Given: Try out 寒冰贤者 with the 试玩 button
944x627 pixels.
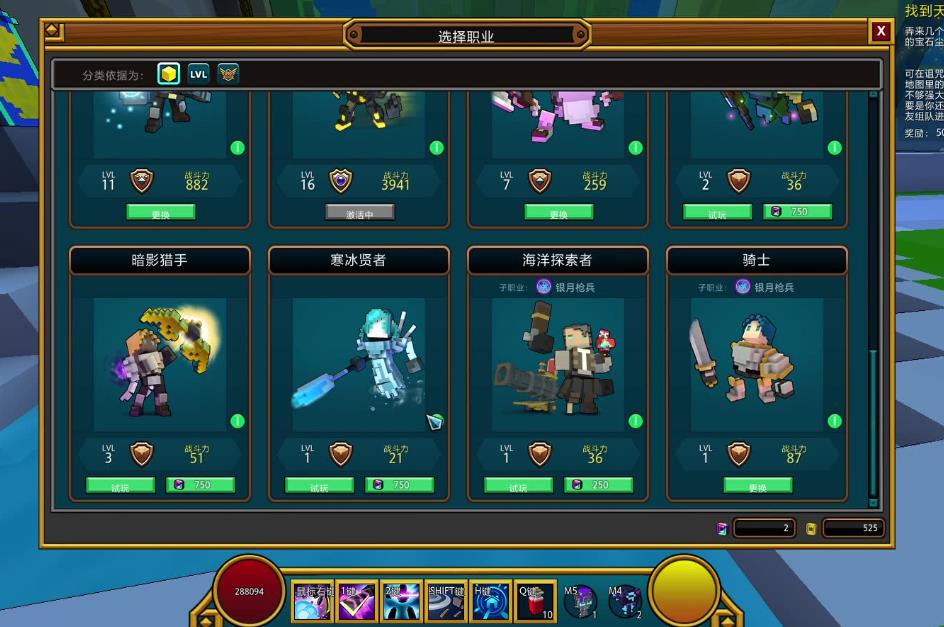Looking at the screenshot, I should tap(319, 486).
